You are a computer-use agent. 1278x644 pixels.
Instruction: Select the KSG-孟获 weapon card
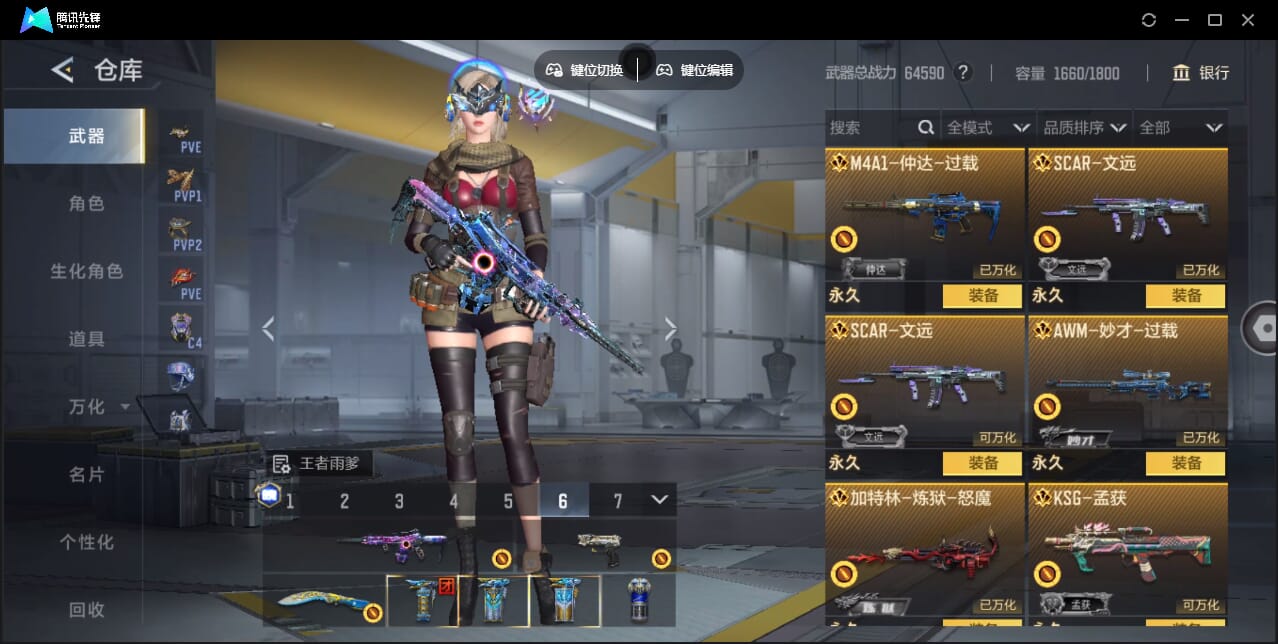[1127, 548]
